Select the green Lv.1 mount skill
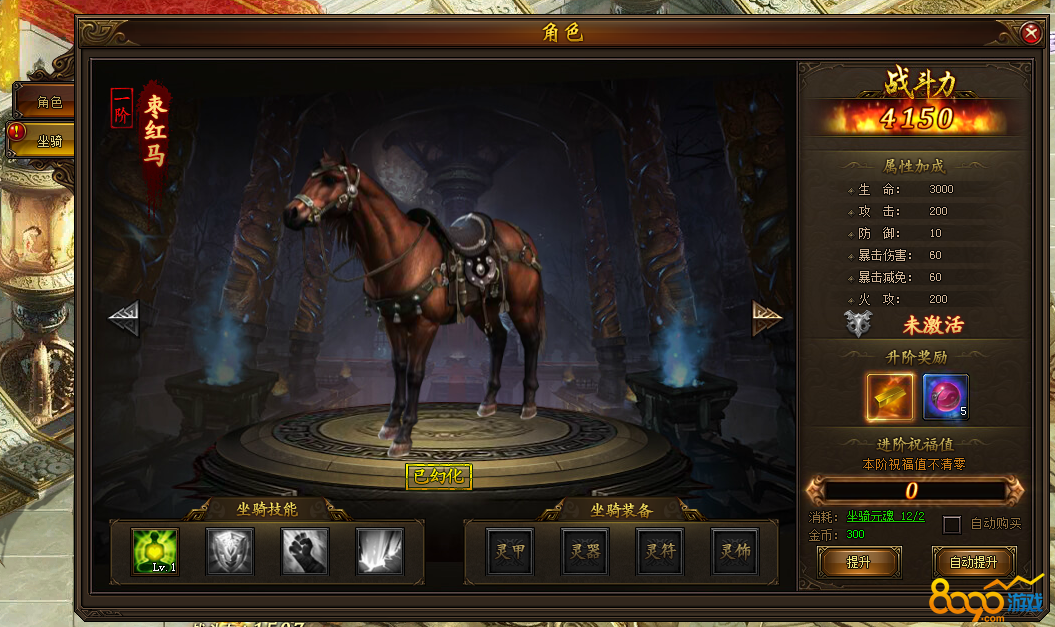The image size is (1055, 627). coord(155,551)
